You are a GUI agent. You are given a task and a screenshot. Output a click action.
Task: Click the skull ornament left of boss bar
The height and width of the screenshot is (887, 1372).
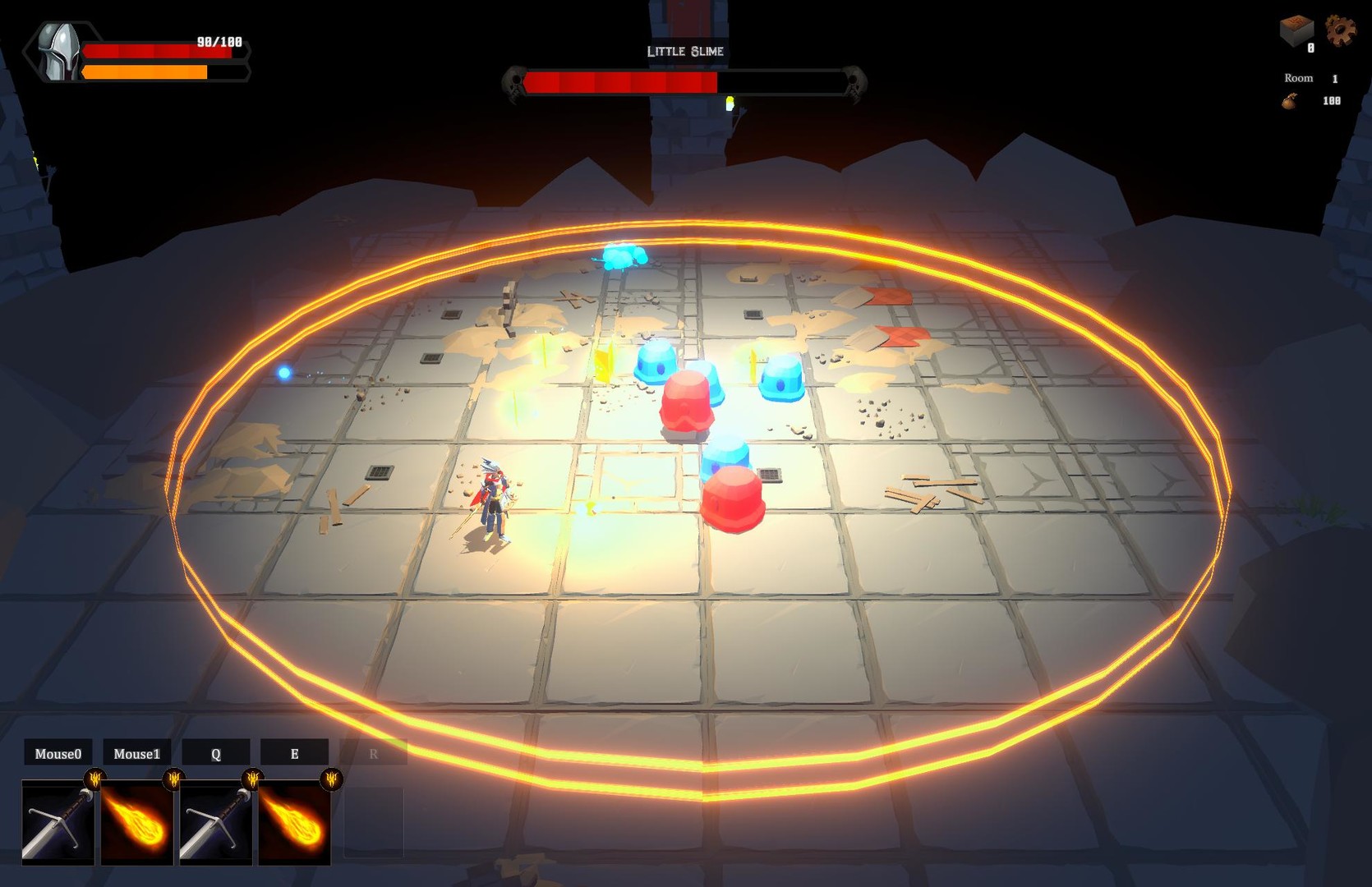[513, 82]
